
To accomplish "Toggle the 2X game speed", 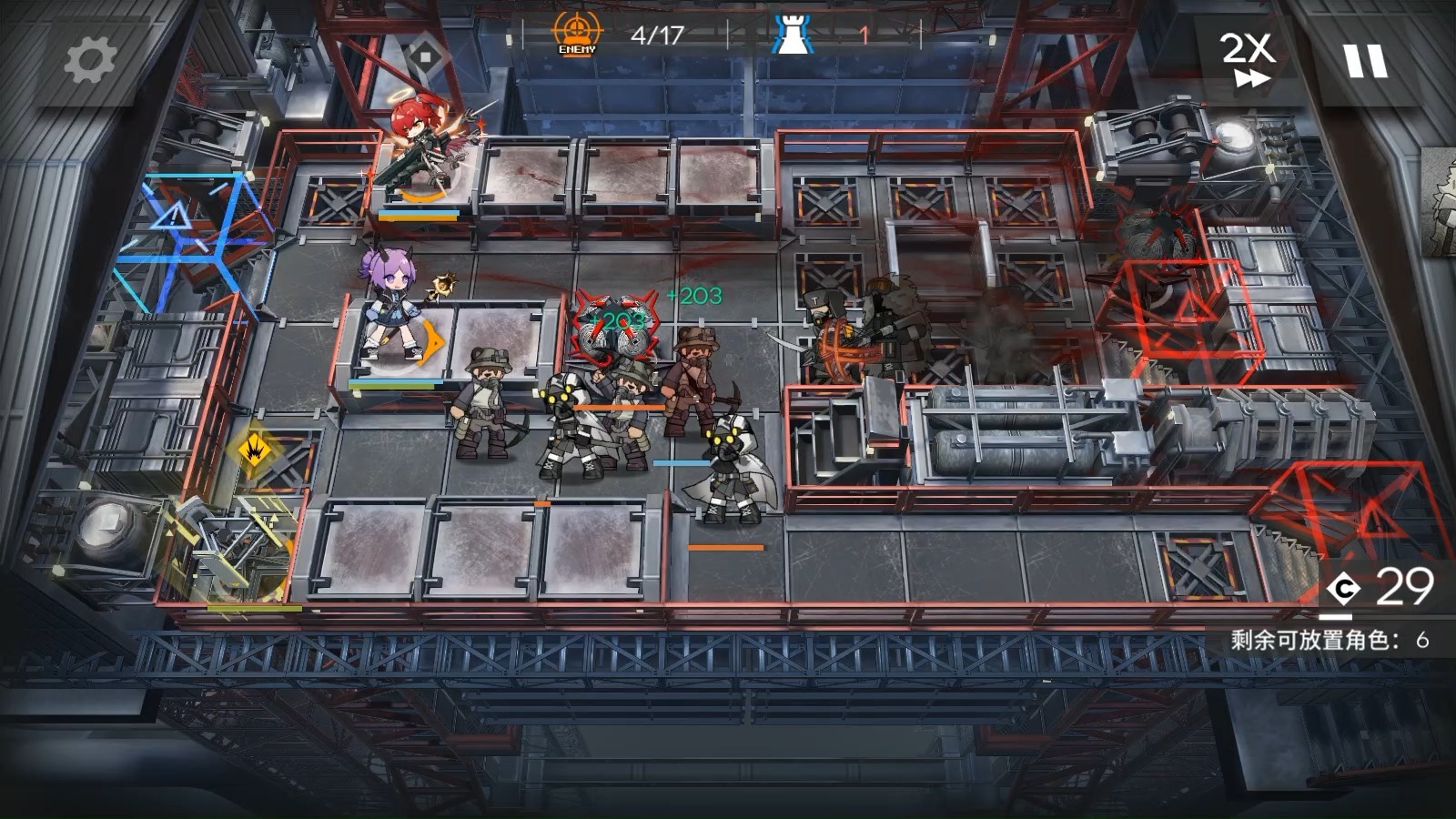I will tap(1247, 60).
